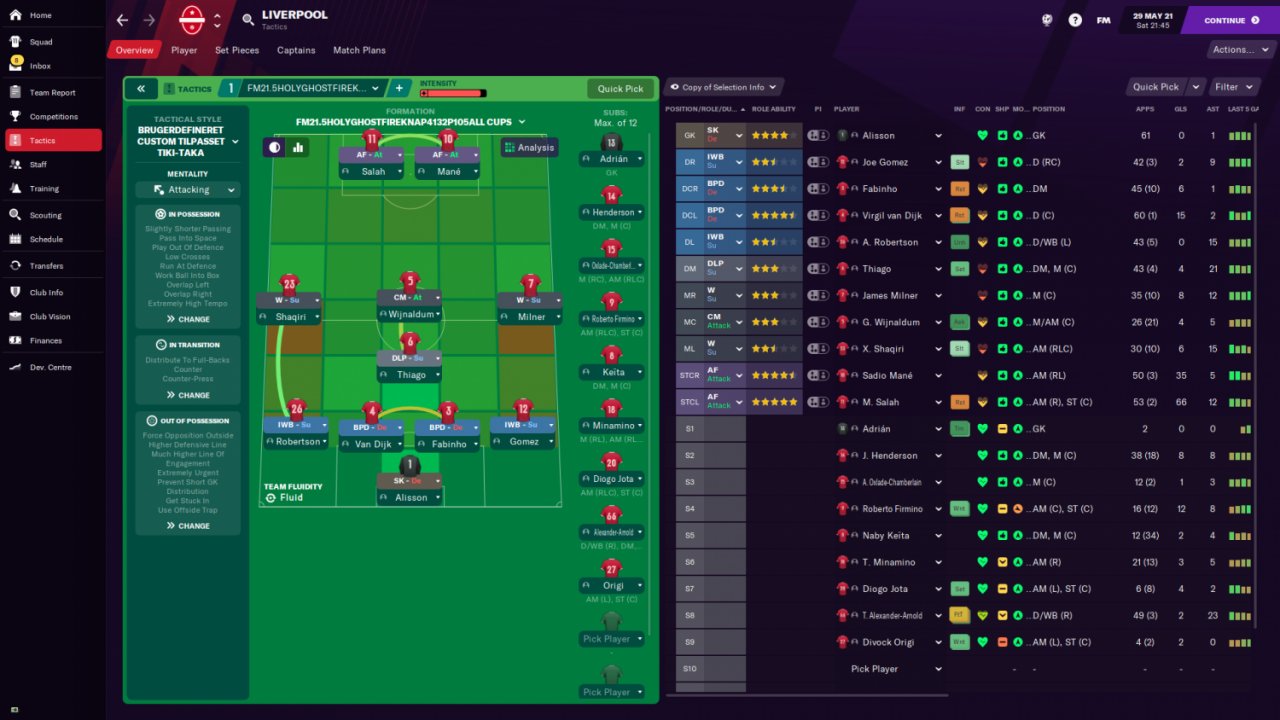
Task: Go to the Inbox
Action: point(40,66)
